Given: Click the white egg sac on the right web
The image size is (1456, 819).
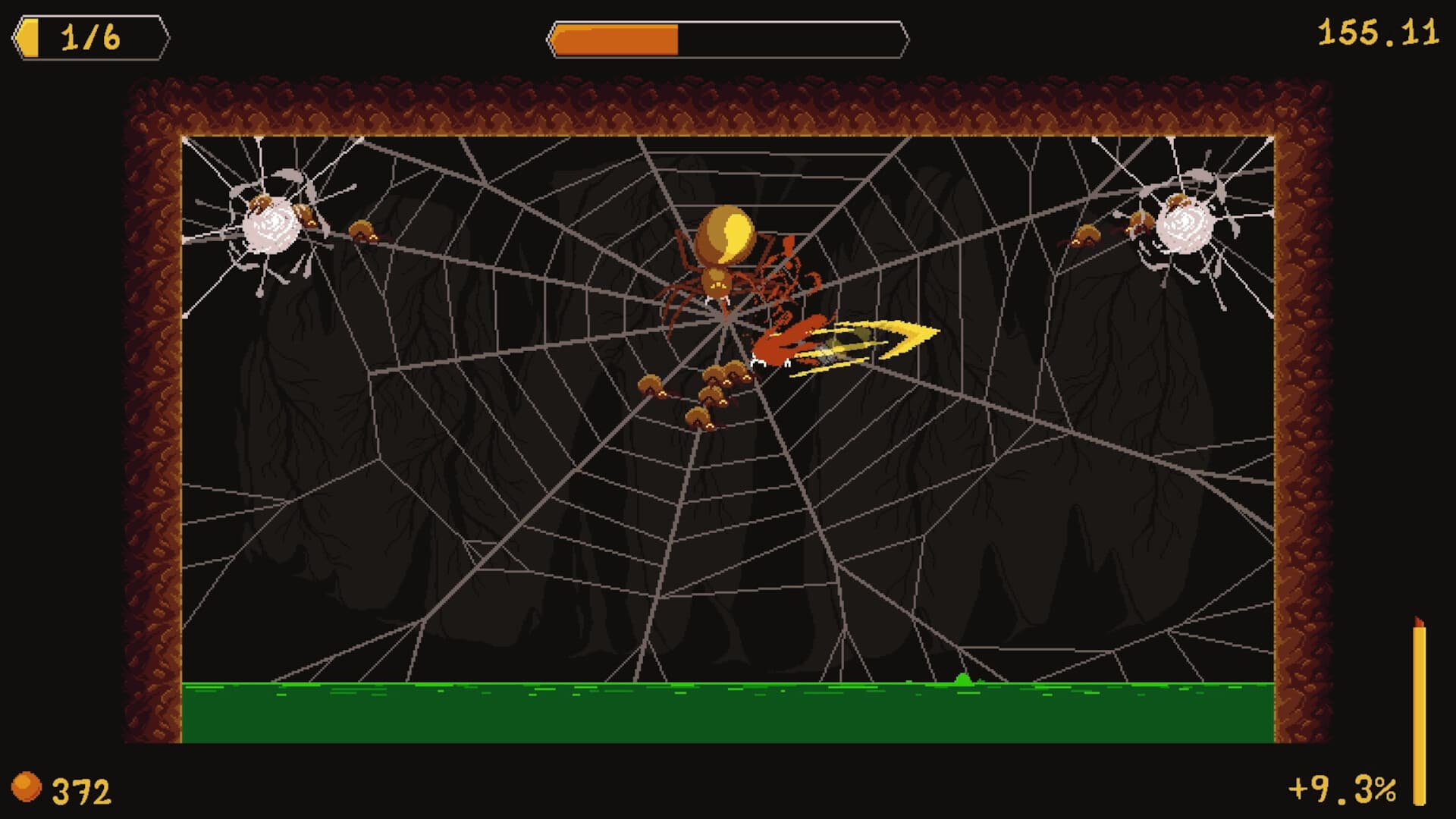Looking at the screenshot, I should point(1183,227).
